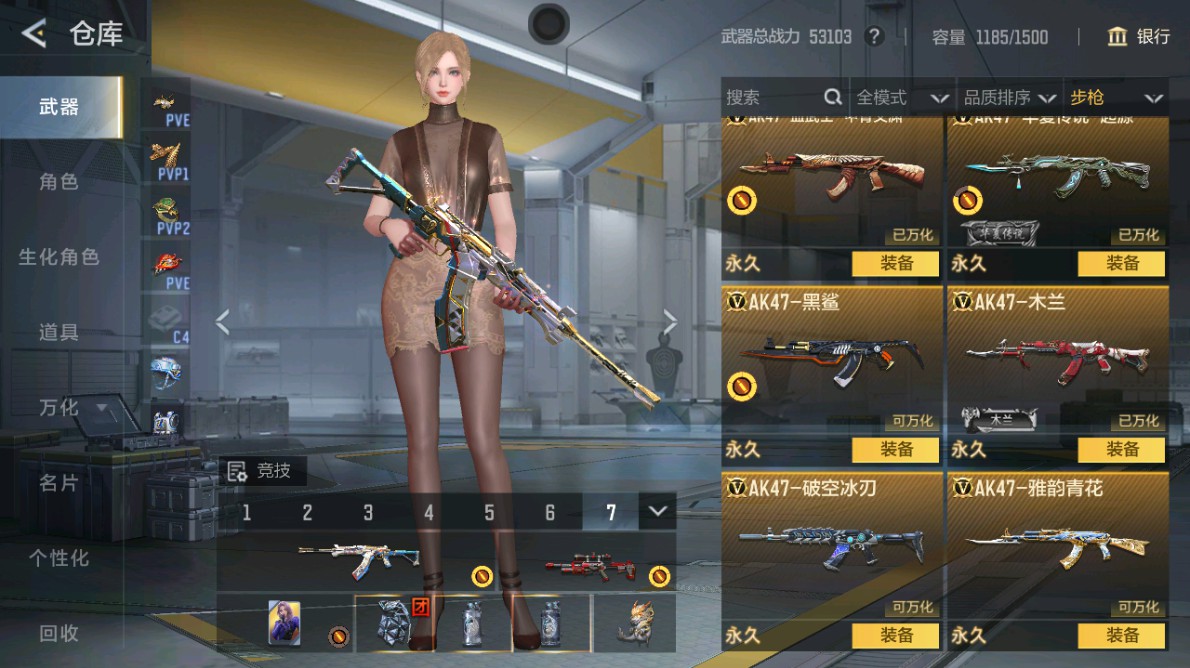
Task: Open the 银行 bank
Action: (x=1139, y=37)
